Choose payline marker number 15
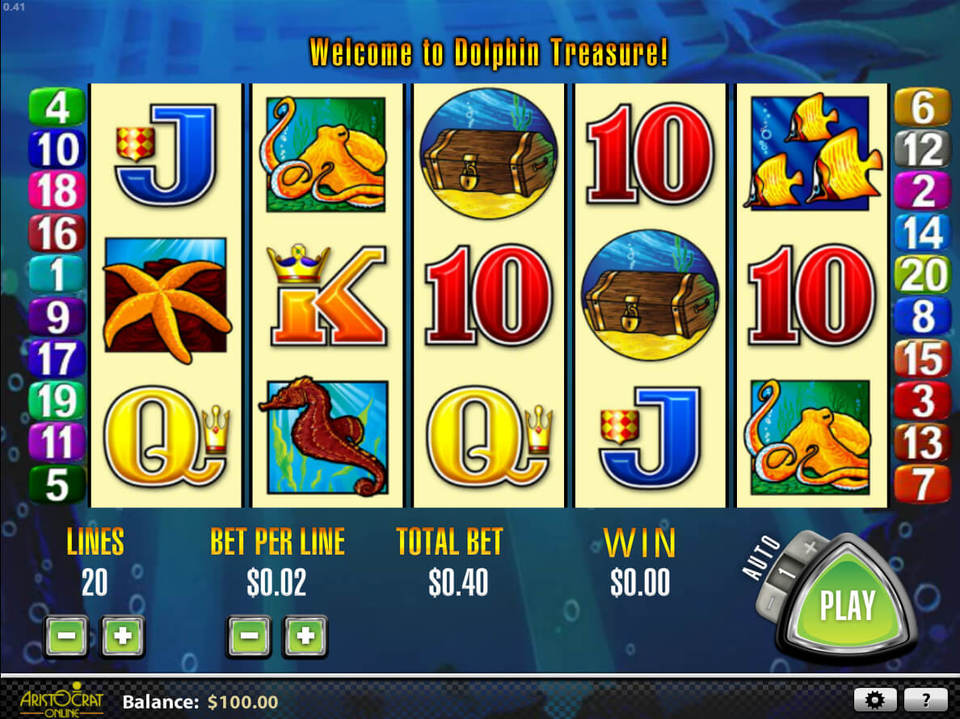The width and height of the screenshot is (960, 719). [x=922, y=359]
